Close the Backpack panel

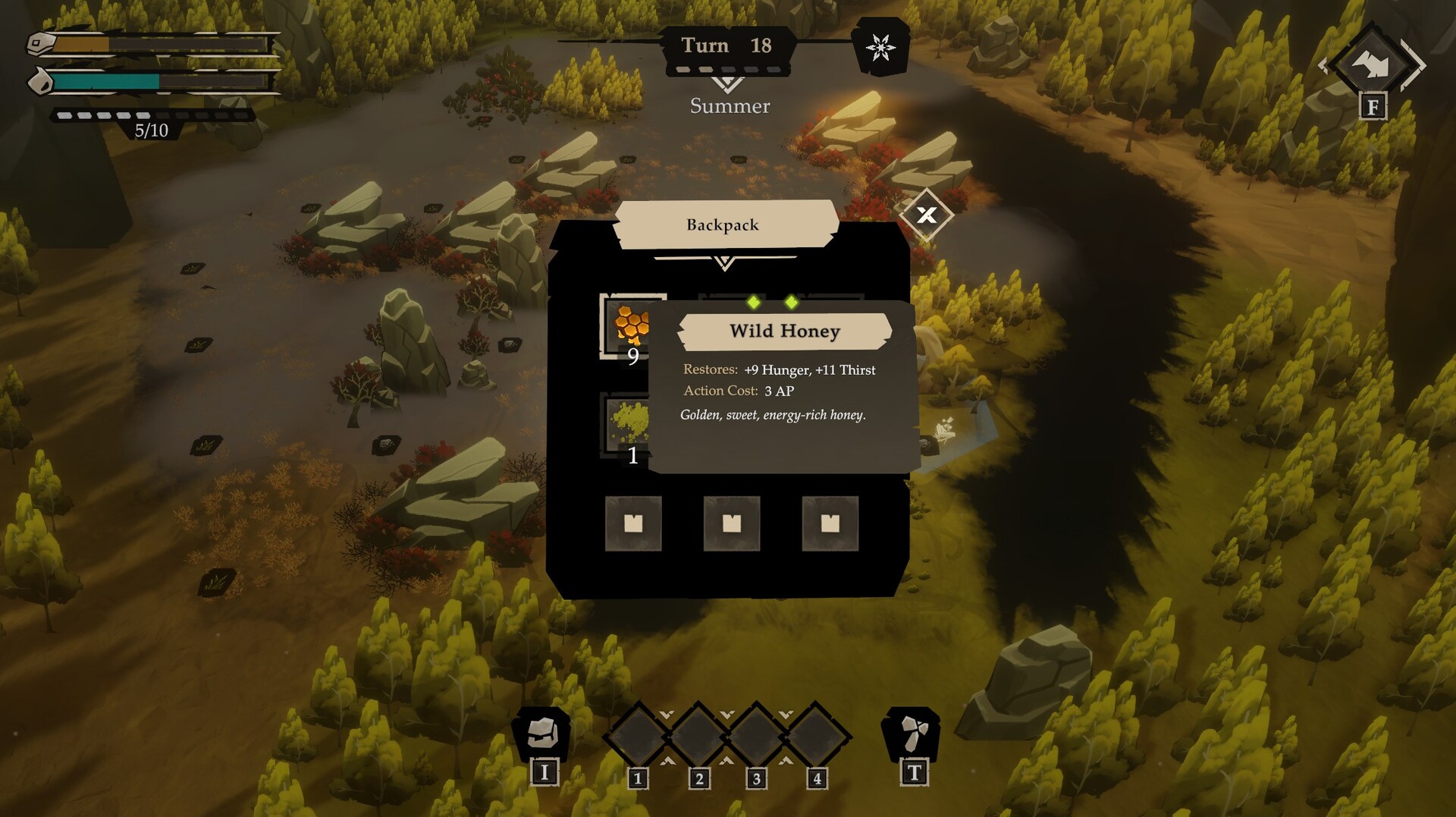pyautogui.click(x=926, y=215)
